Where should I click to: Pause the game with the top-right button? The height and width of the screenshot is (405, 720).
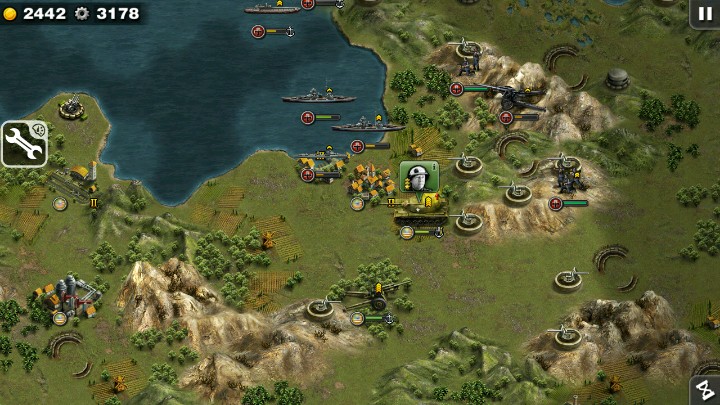click(x=705, y=13)
